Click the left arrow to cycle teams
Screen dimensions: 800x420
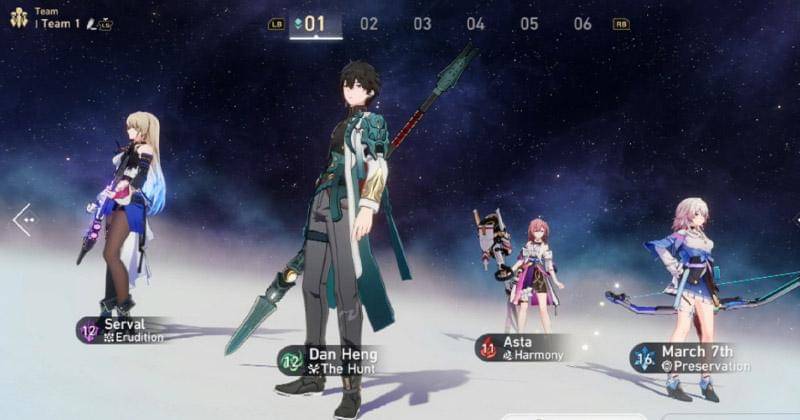pyautogui.click(x=22, y=219)
